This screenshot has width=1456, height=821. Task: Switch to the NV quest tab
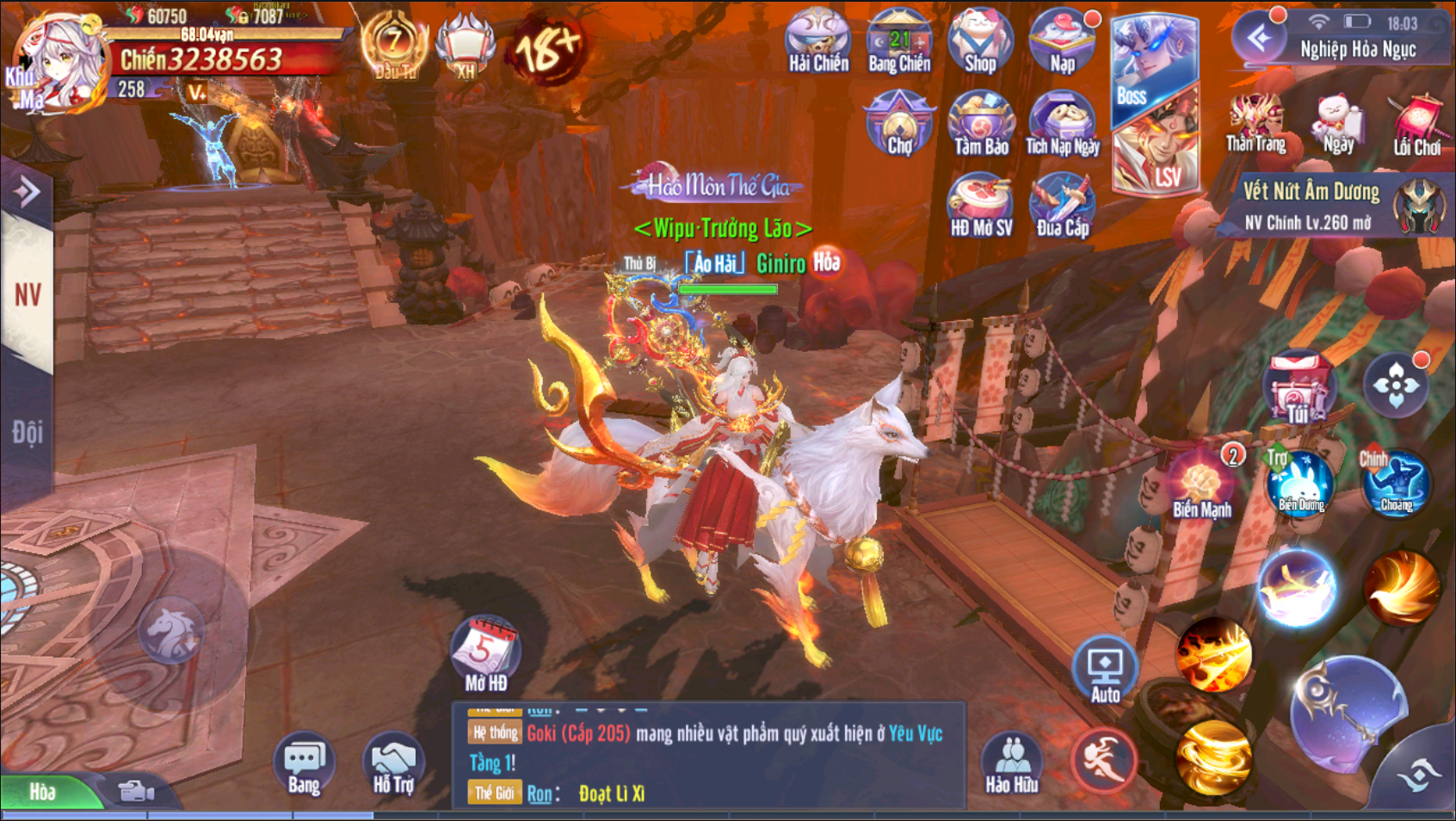[27, 296]
